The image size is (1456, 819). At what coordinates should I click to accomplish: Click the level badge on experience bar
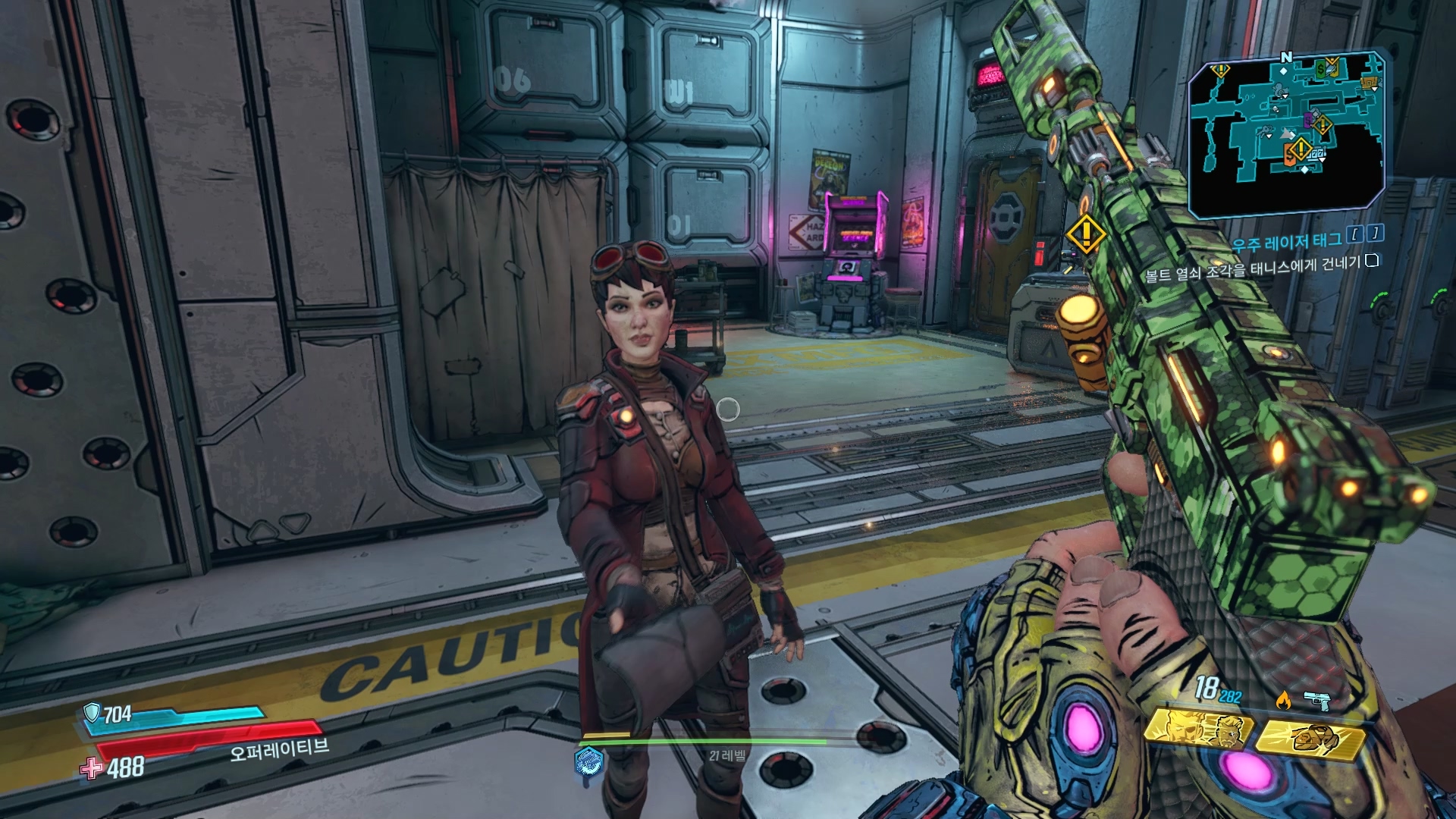click(588, 761)
